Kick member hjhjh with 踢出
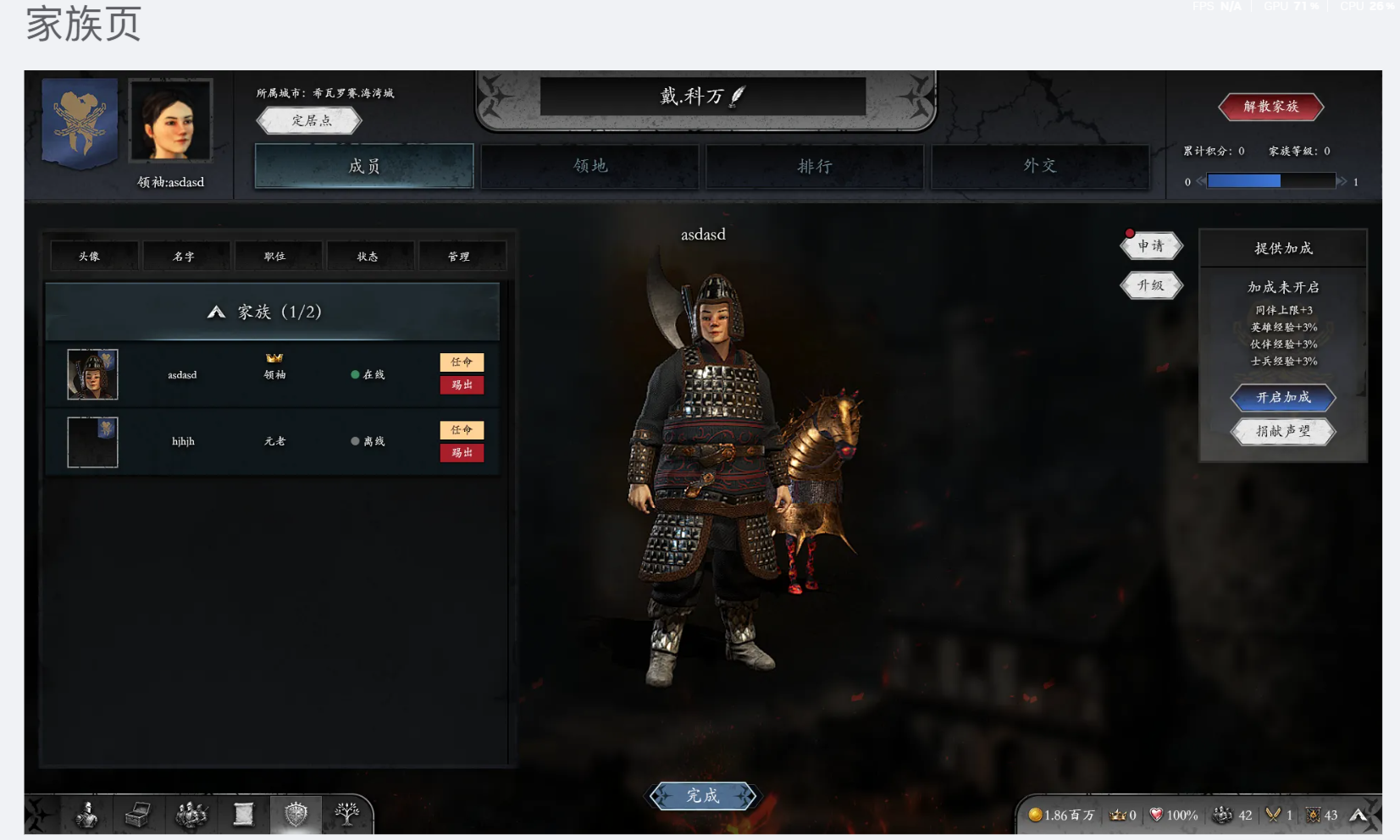Image resolution: width=1400 pixels, height=840 pixels. [462, 453]
